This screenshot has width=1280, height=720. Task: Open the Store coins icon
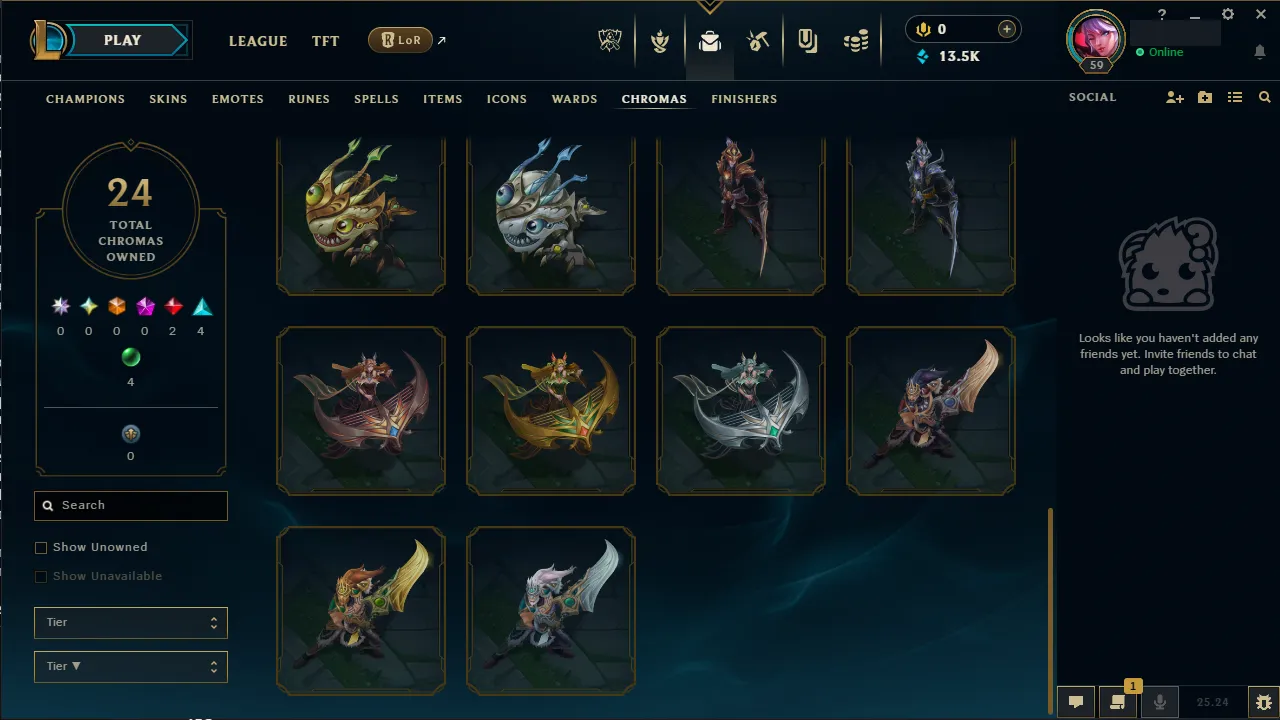coord(856,40)
